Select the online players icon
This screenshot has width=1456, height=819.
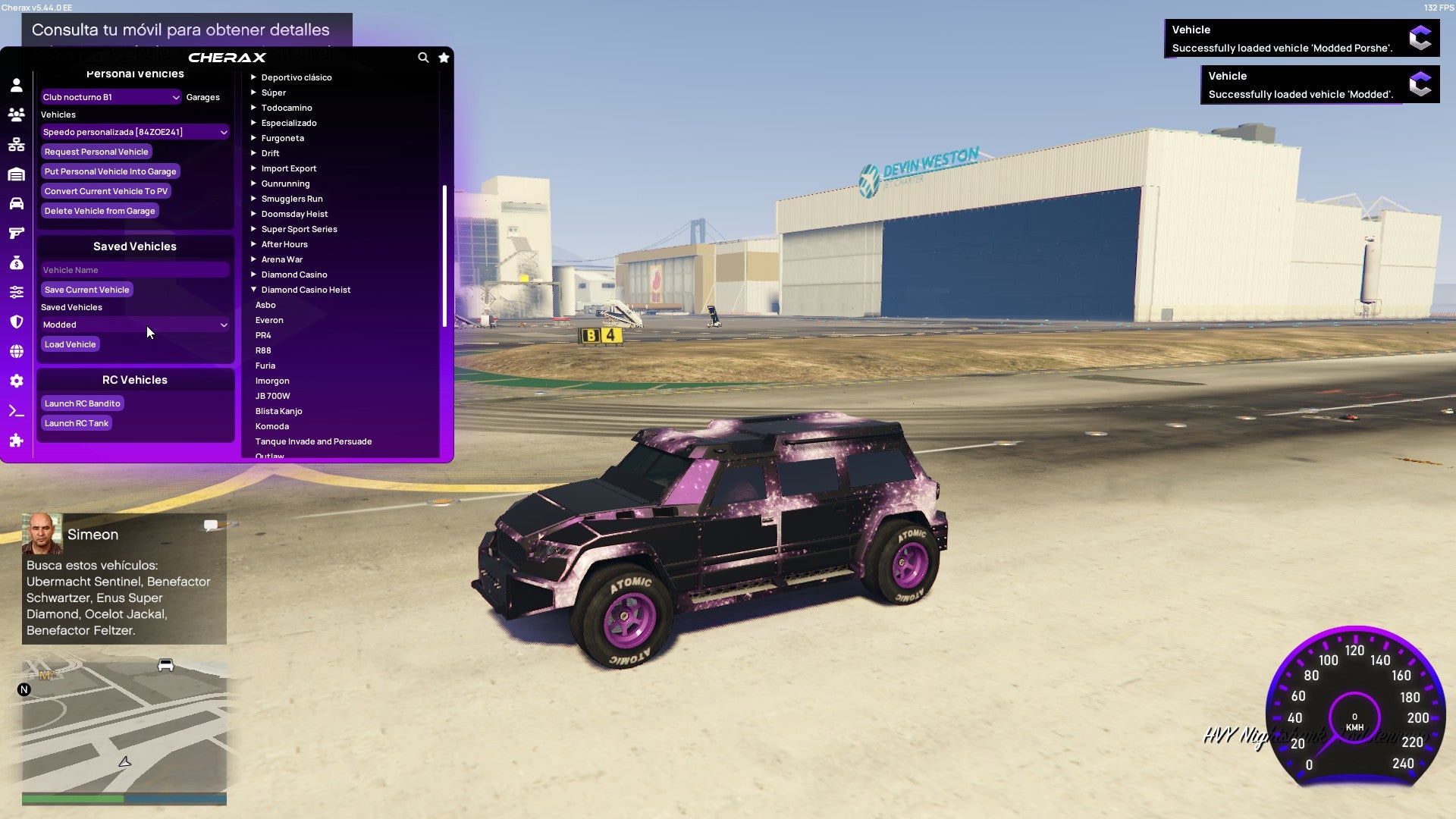[x=17, y=115]
